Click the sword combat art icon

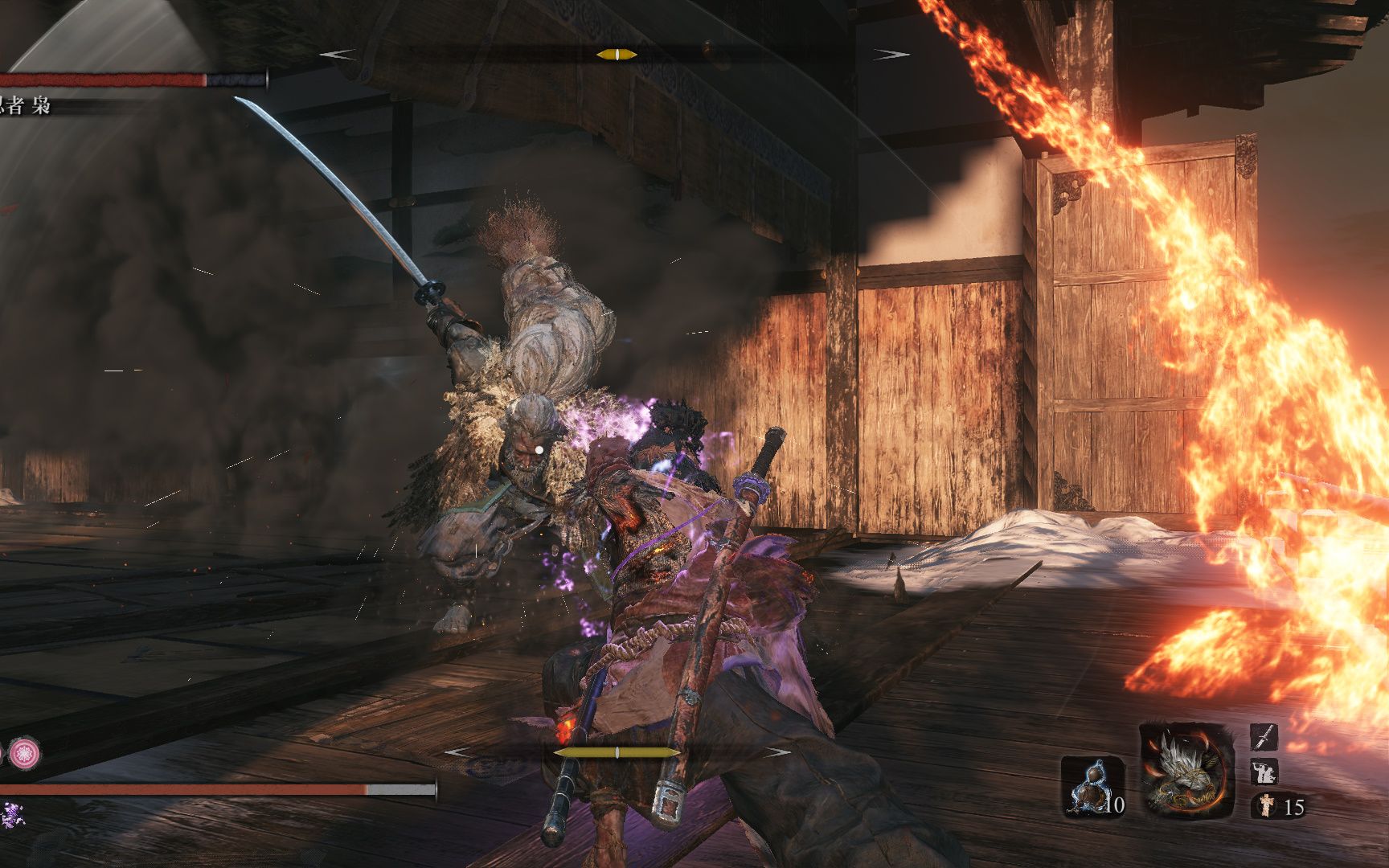[1264, 736]
